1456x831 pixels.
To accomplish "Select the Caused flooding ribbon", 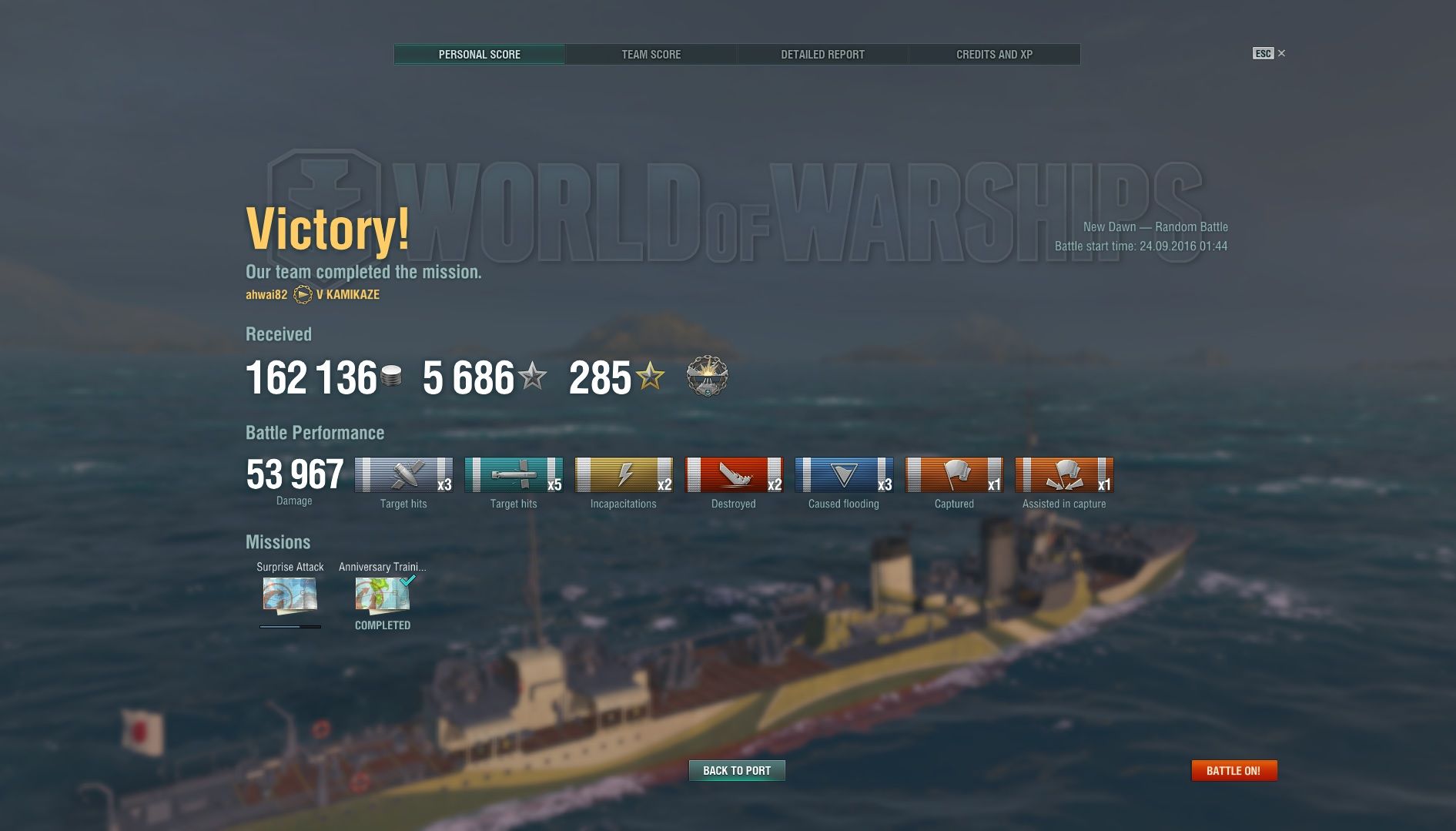I will click(844, 475).
